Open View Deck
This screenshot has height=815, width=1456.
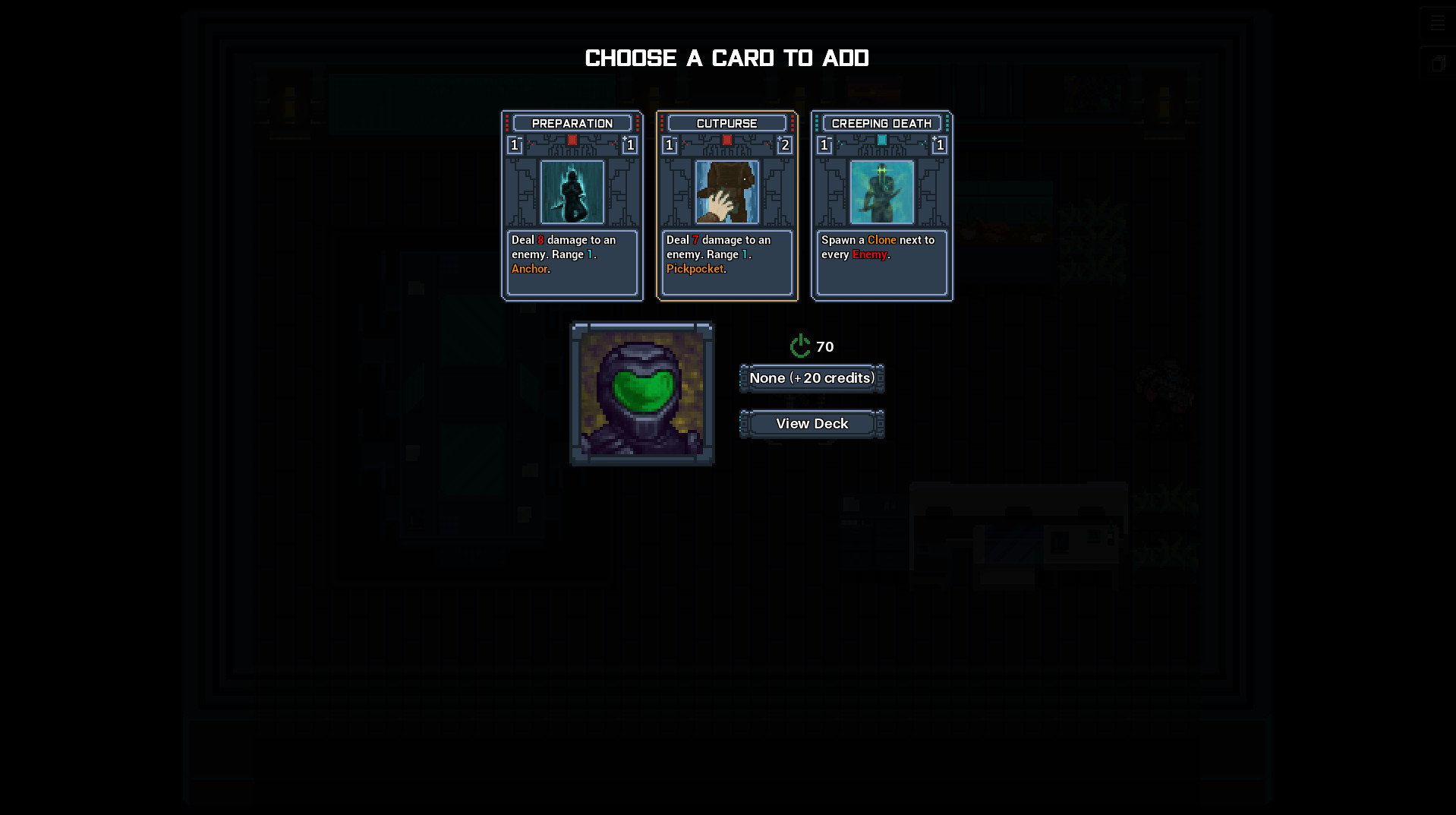coord(812,423)
